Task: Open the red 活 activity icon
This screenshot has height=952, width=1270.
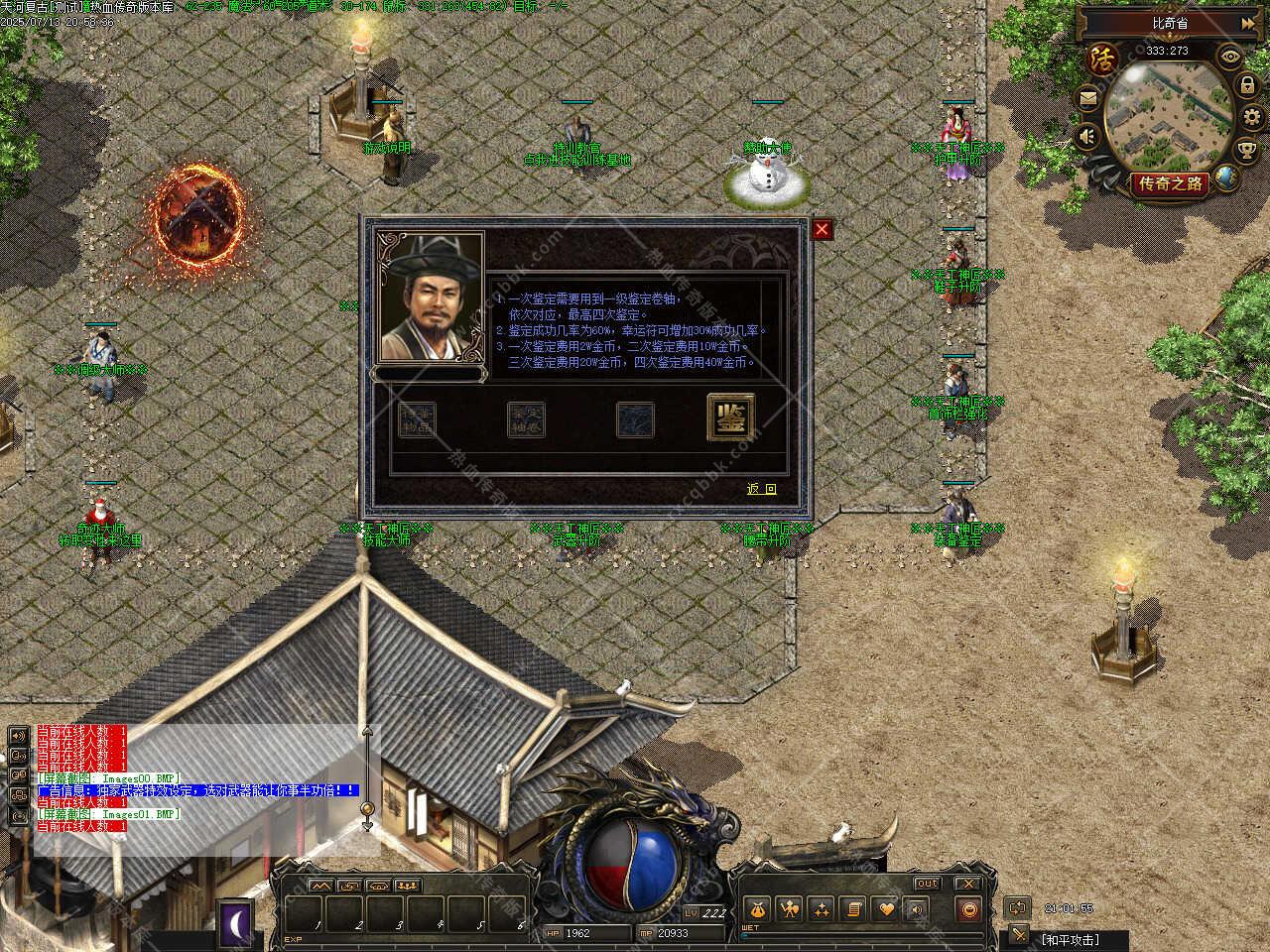Action: pos(1101,58)
